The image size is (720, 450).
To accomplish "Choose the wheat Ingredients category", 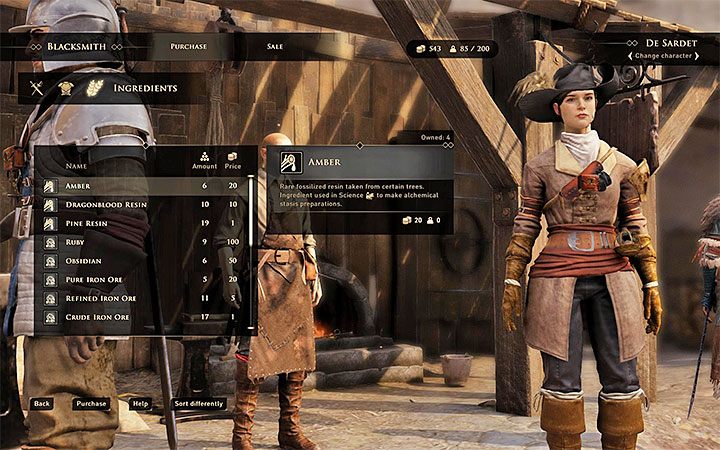I will (97, 88).
